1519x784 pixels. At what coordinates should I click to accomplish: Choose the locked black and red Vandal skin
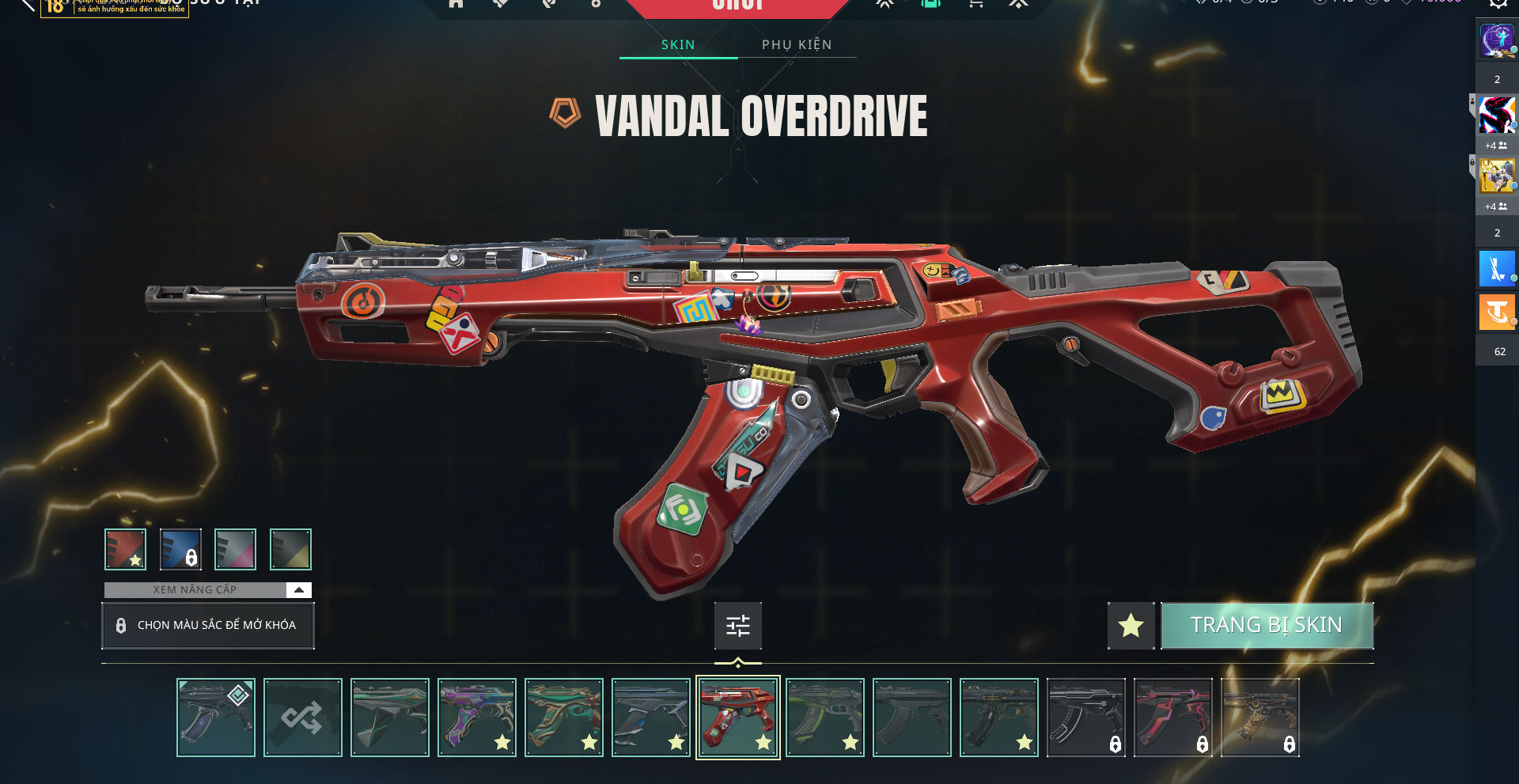pos(1172,718)
